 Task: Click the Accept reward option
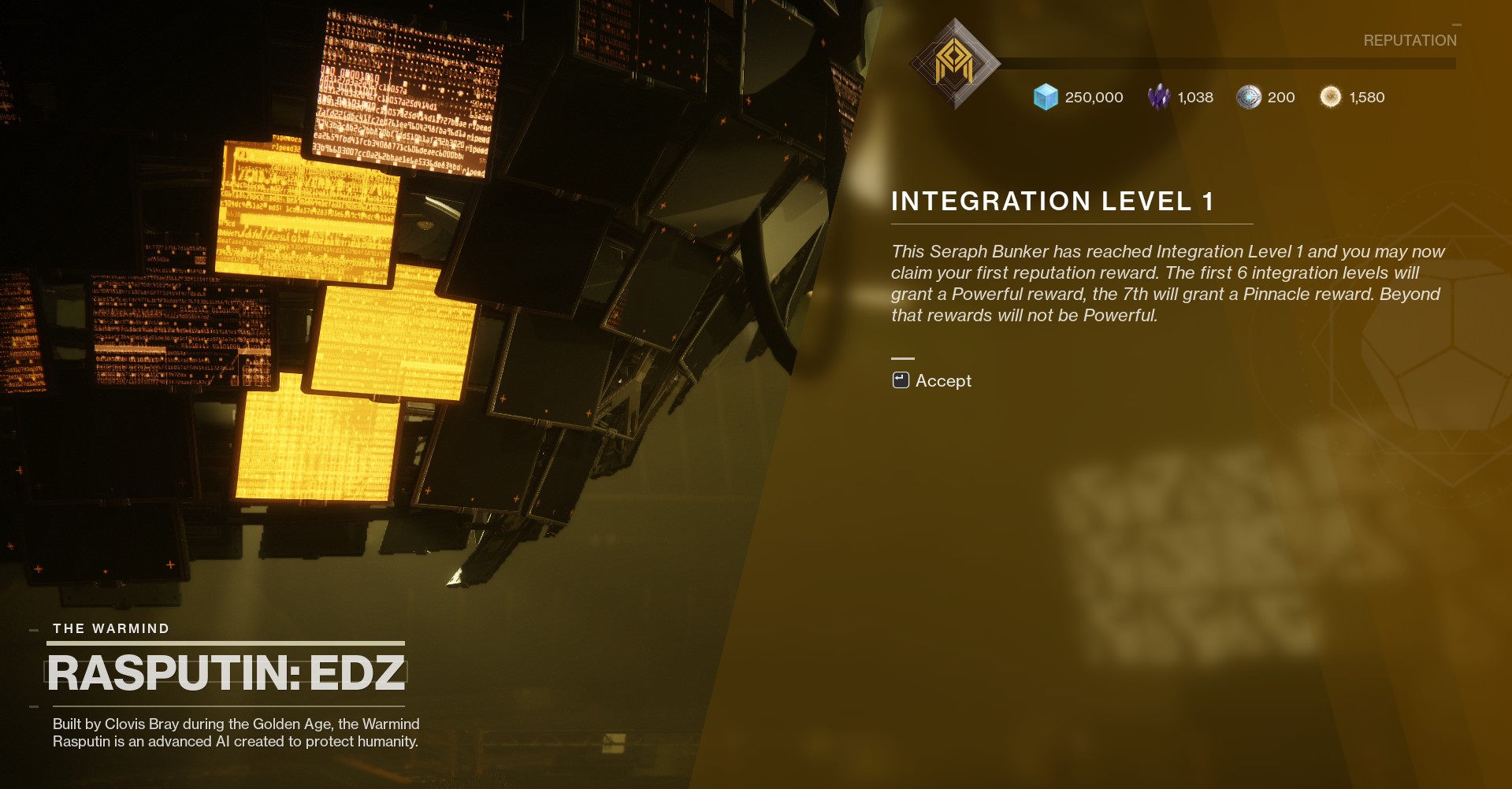tap(942, 380)
